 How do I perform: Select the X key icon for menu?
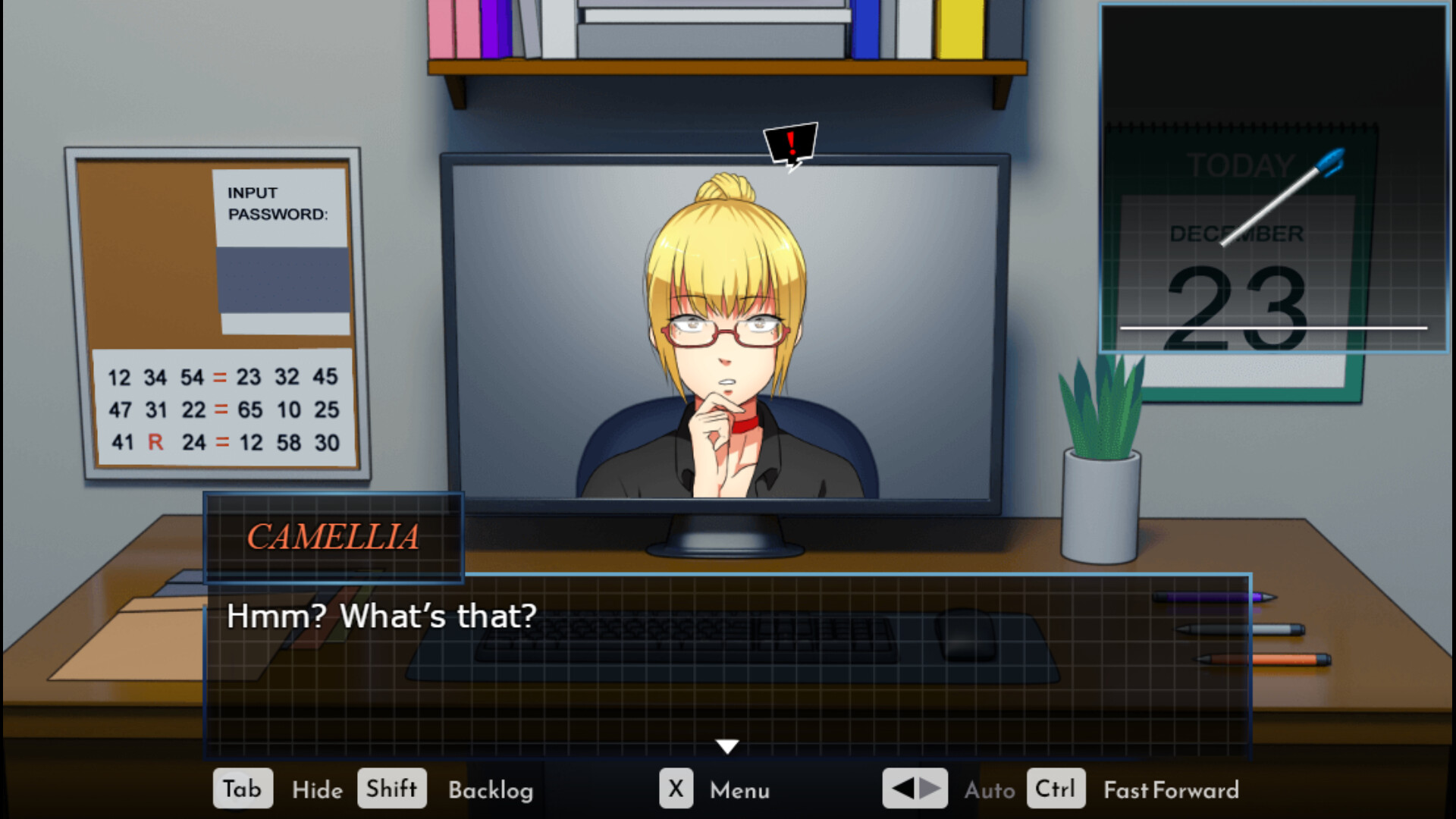pos(676,789)
